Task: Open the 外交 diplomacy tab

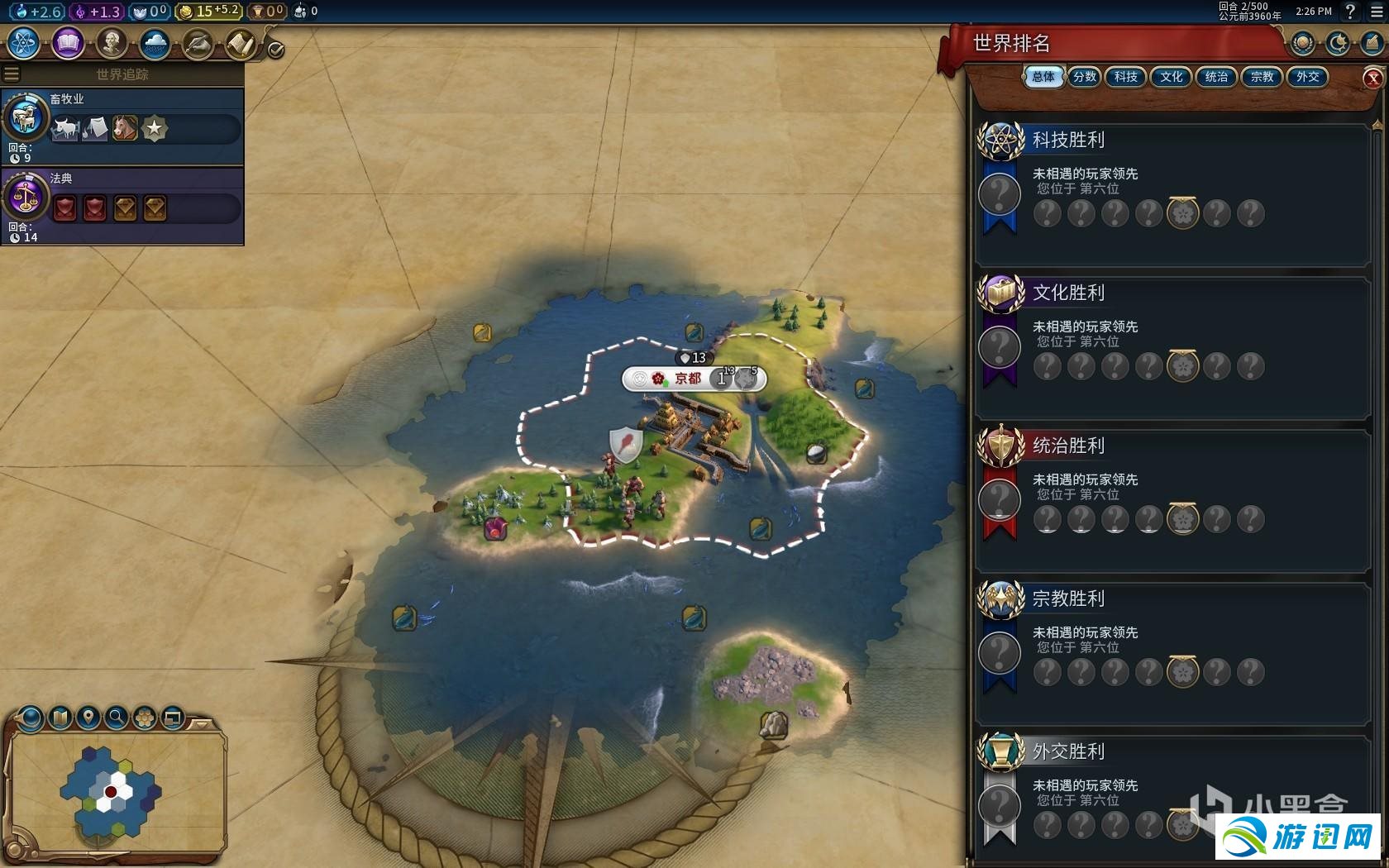Action: (x=1307, y=77)
